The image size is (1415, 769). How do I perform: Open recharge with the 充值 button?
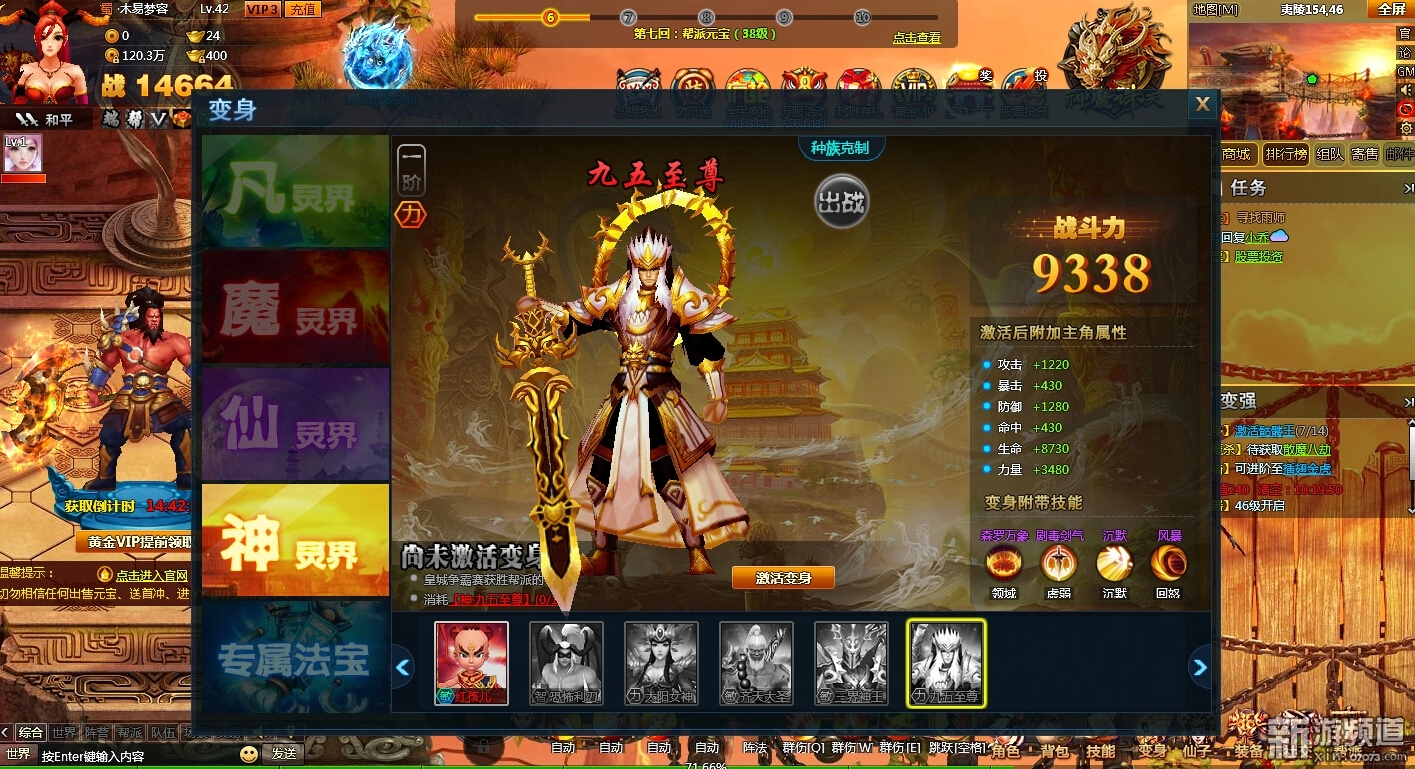pyautogui.click(x=302, y=9)
